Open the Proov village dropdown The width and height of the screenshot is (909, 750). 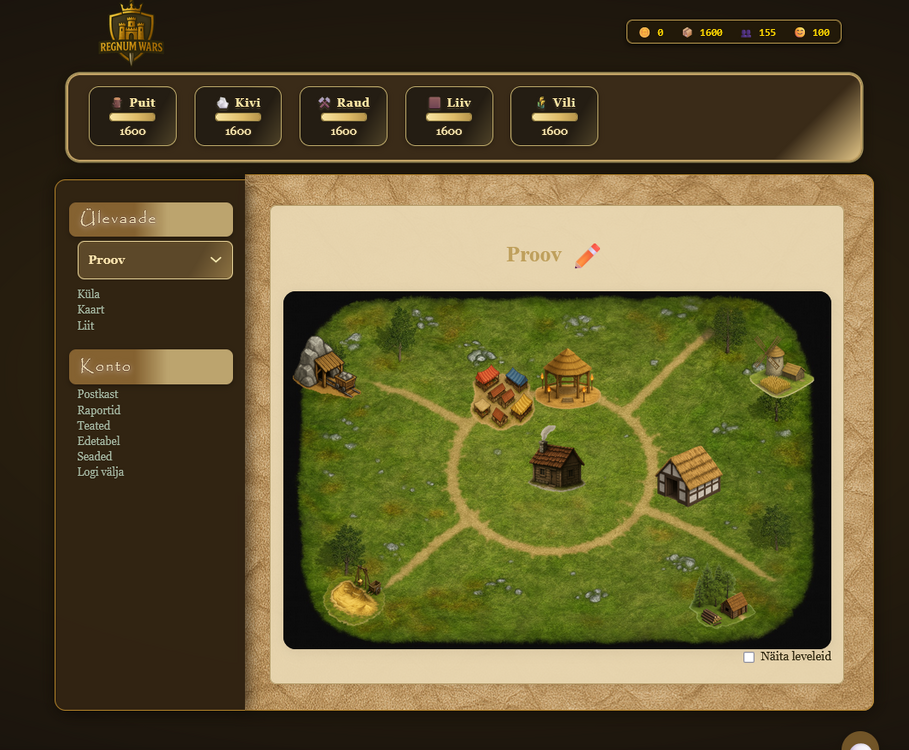(x=155, y=260)
